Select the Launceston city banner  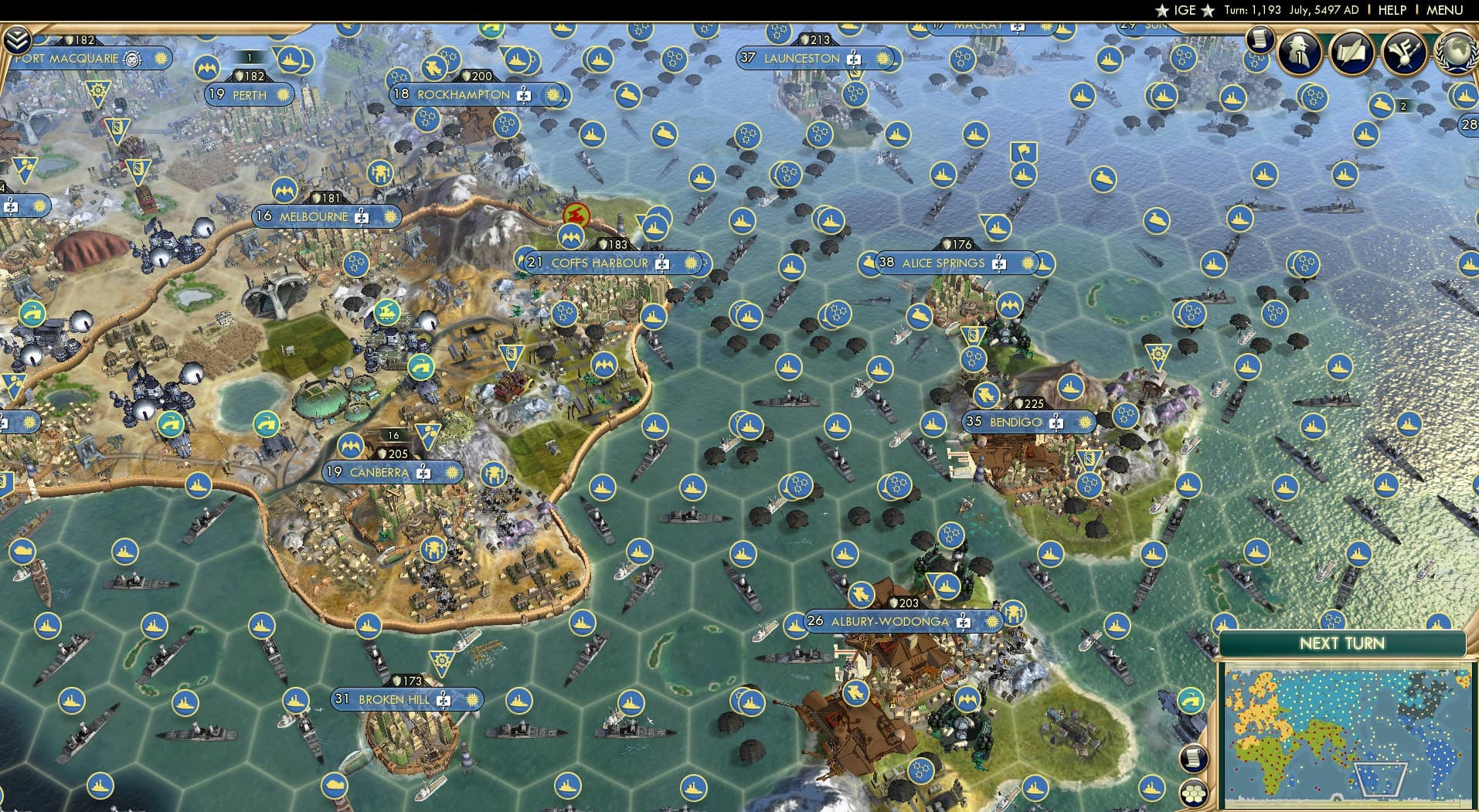(801, 58)
